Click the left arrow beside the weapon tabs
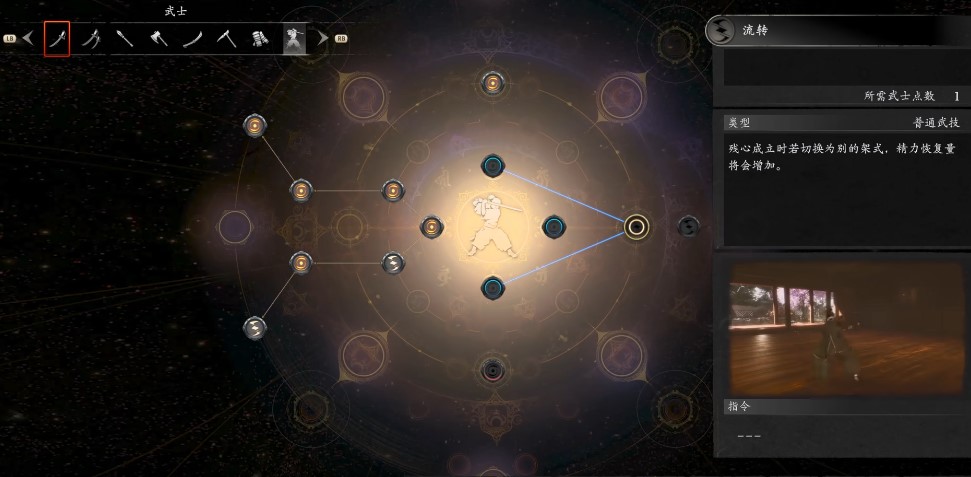Screen dimensions: 971x477 [x=28, y=40]
